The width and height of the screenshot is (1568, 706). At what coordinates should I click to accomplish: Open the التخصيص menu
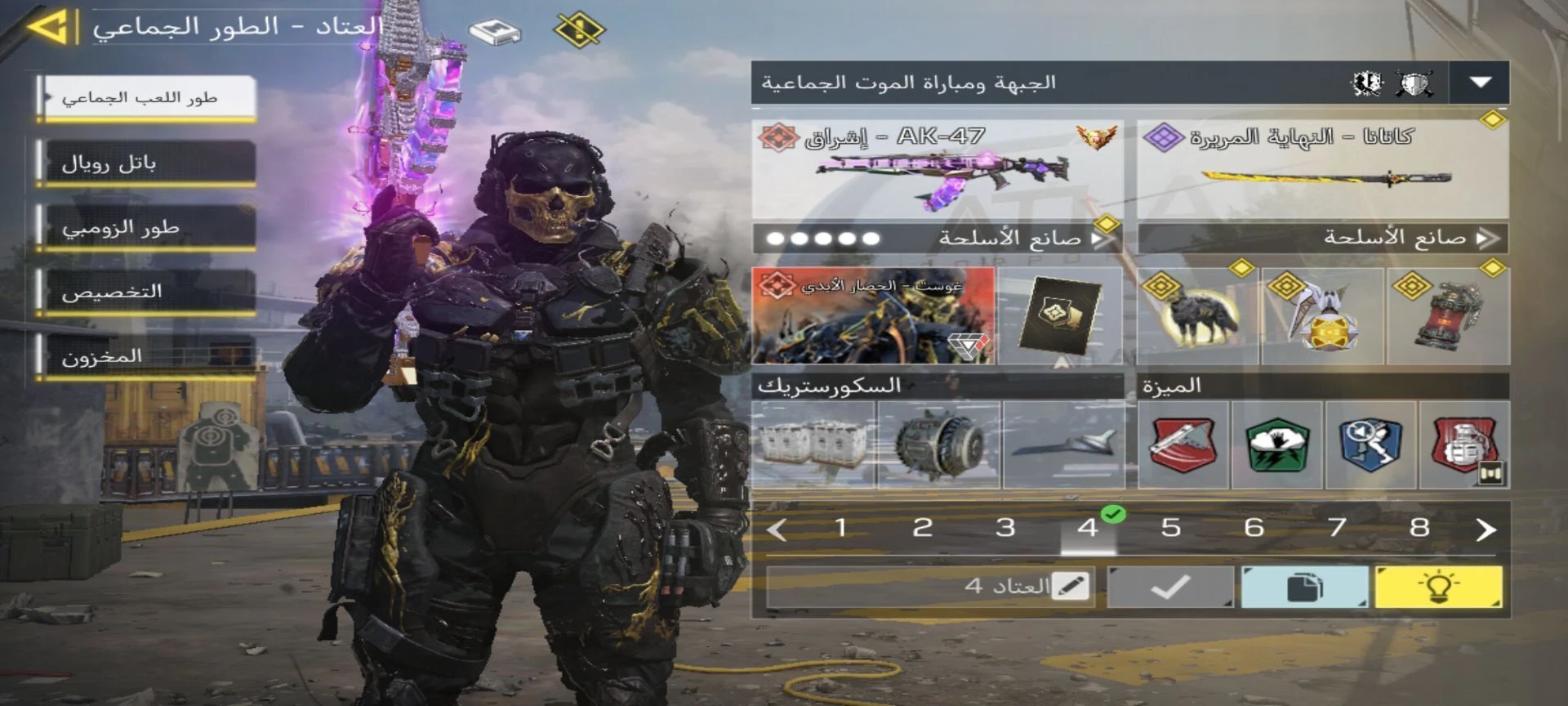147,292
